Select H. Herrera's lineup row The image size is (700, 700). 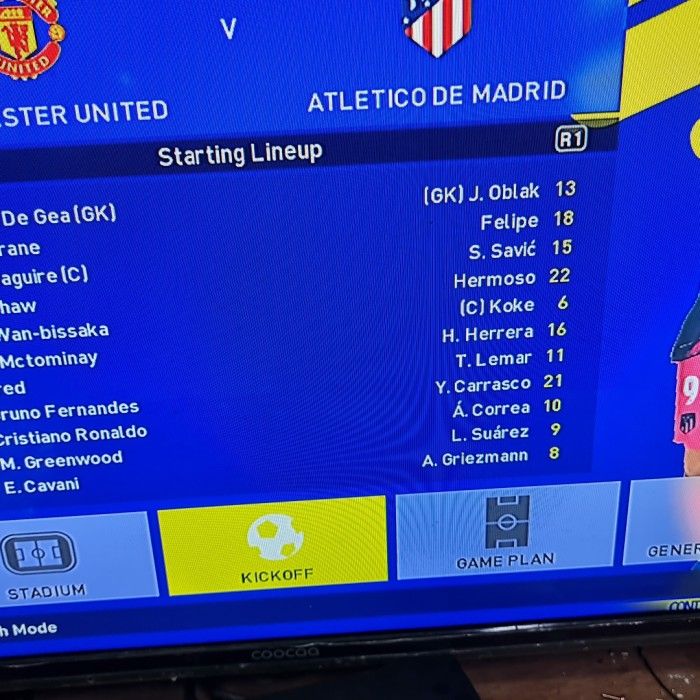pyautogui.click(x=488, y=333)
